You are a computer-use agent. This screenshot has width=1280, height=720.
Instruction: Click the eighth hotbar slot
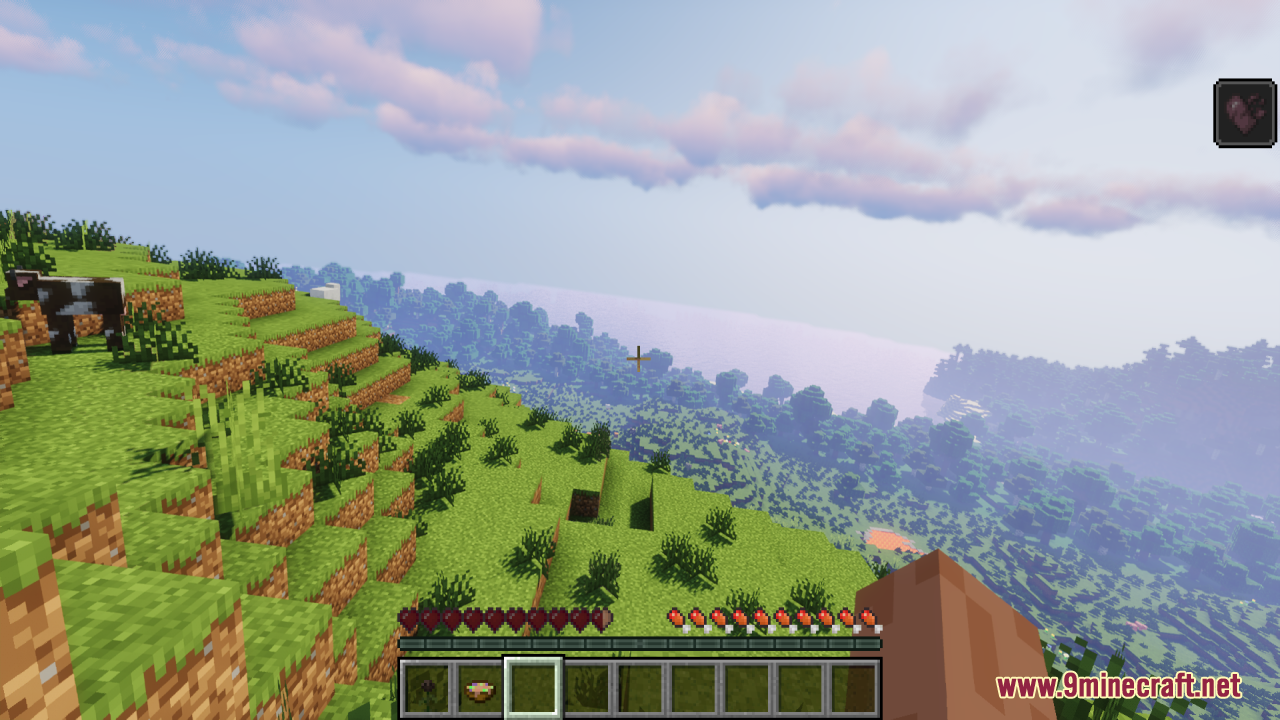(x=796, y=688)
